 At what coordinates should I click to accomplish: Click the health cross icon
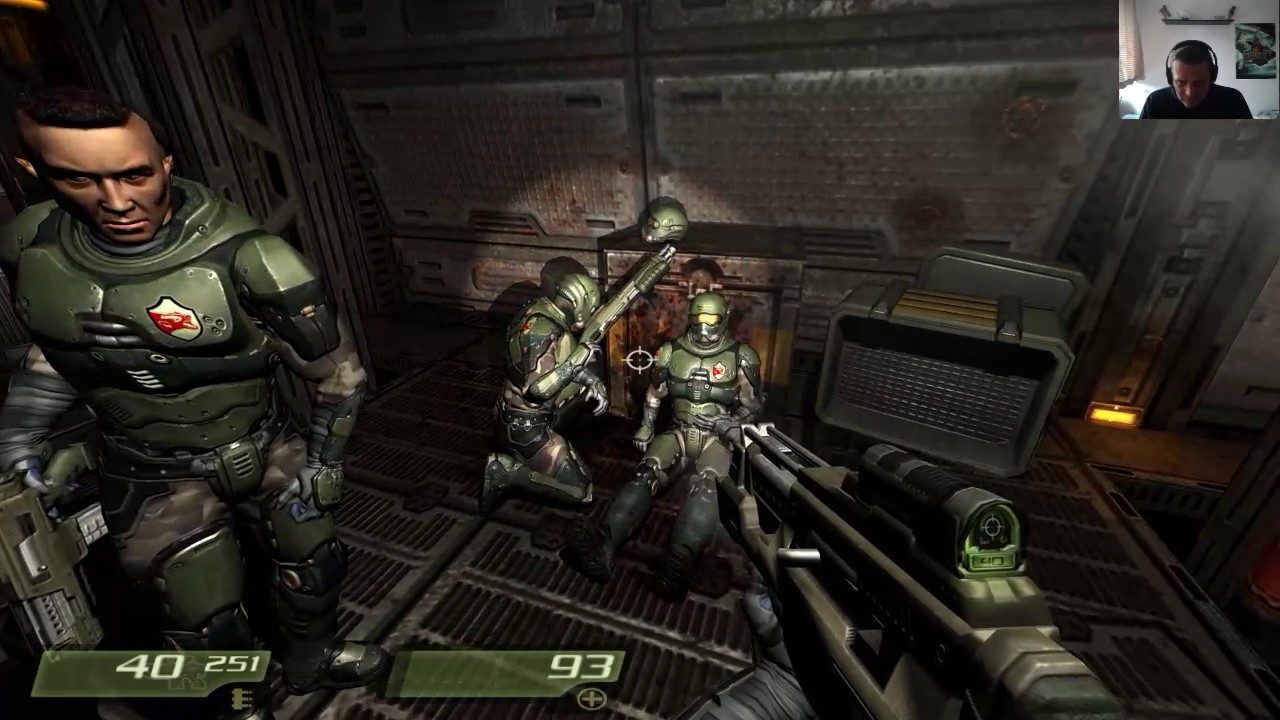pos(592,698)
